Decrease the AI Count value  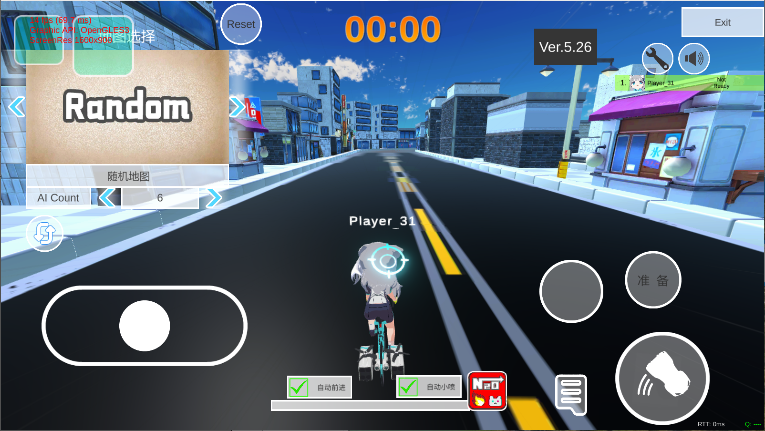106,198
